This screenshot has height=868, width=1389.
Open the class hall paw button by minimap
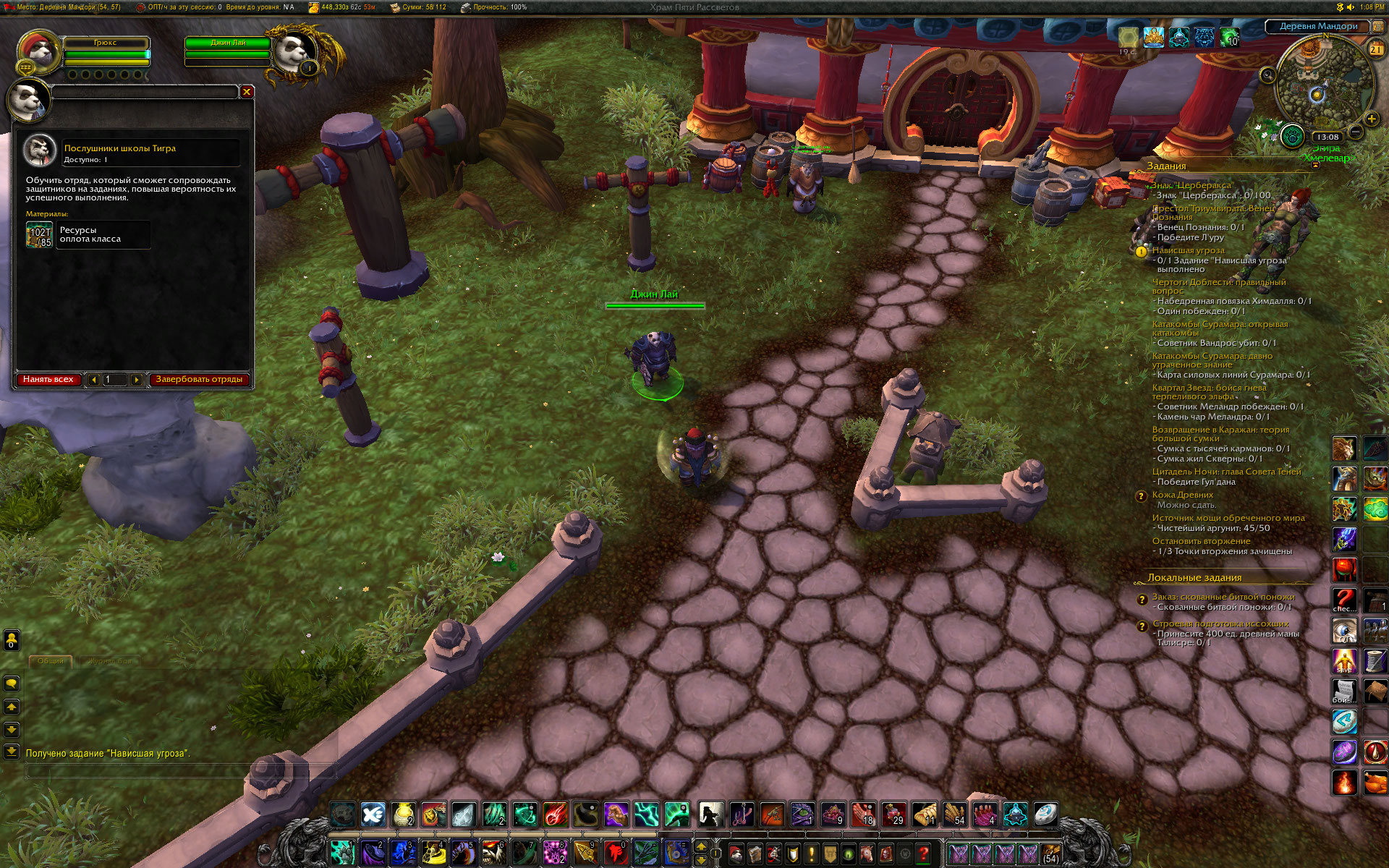[x=1292, y=135]
